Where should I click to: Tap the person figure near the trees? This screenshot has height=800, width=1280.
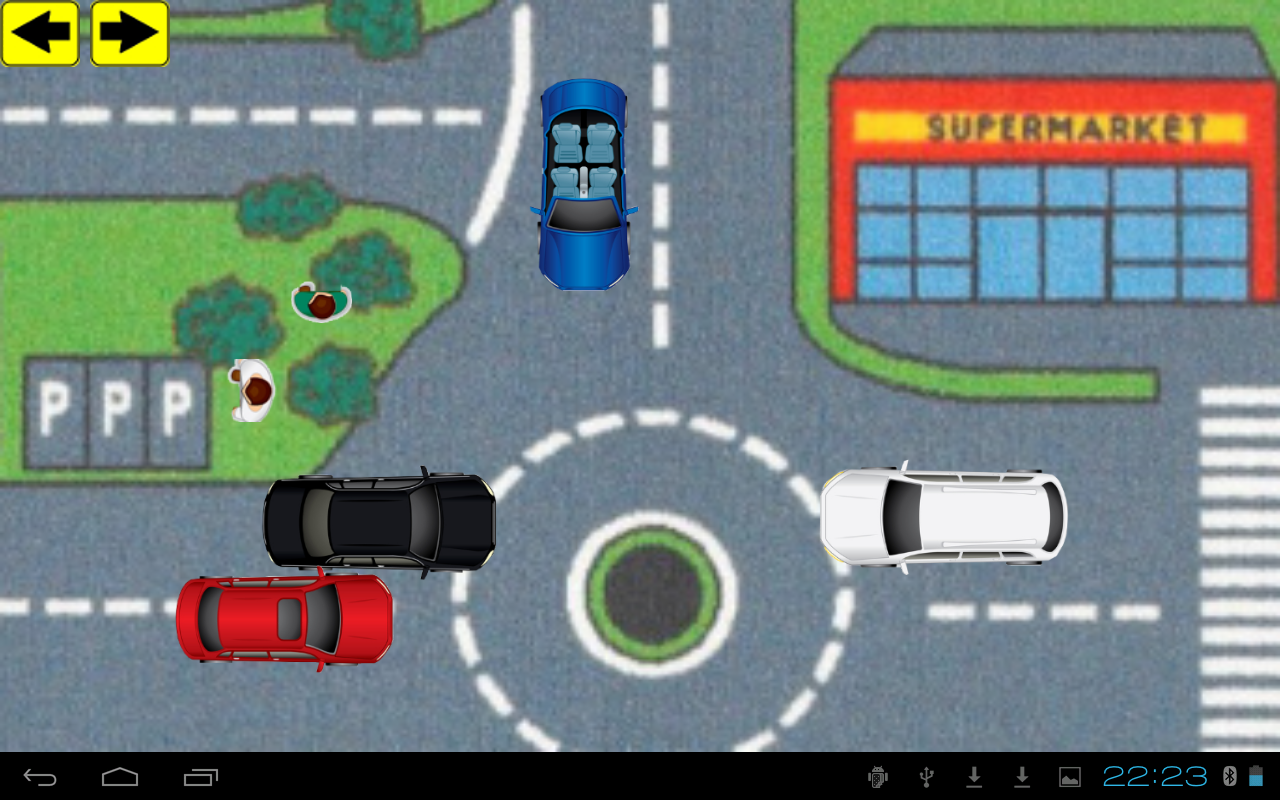pos(322,300)
